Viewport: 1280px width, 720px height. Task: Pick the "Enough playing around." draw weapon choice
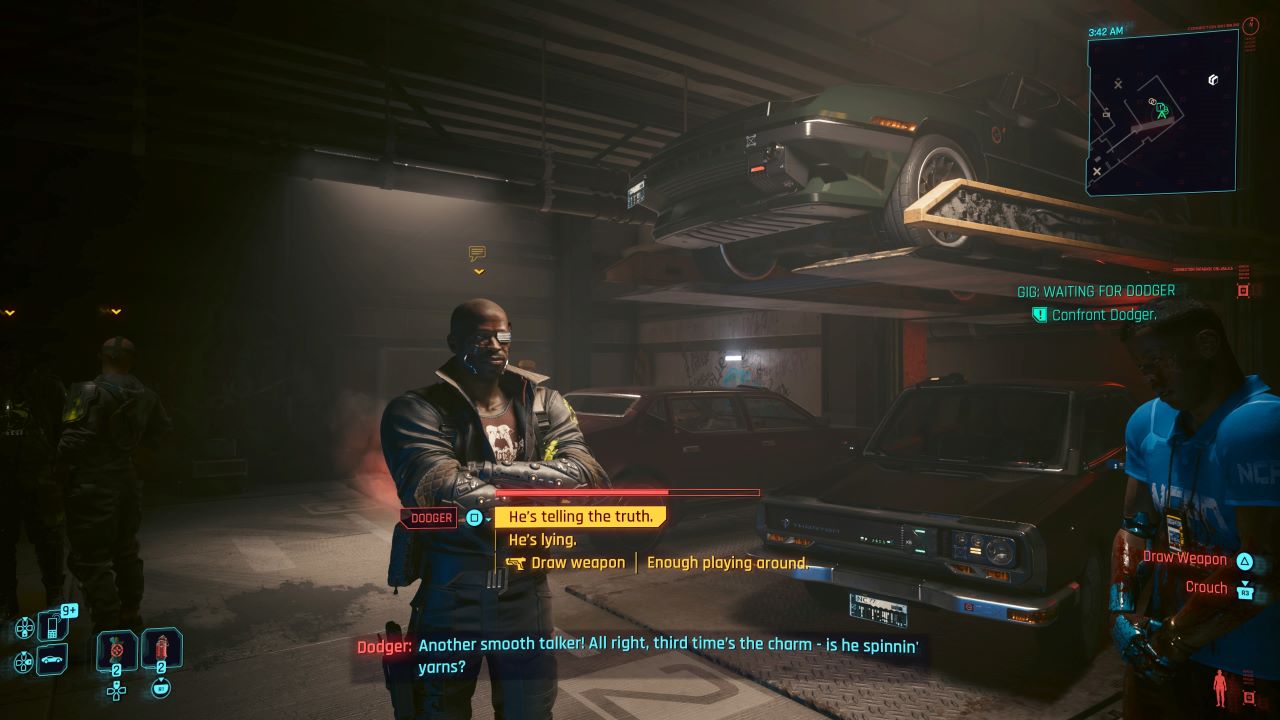point(726,563)
